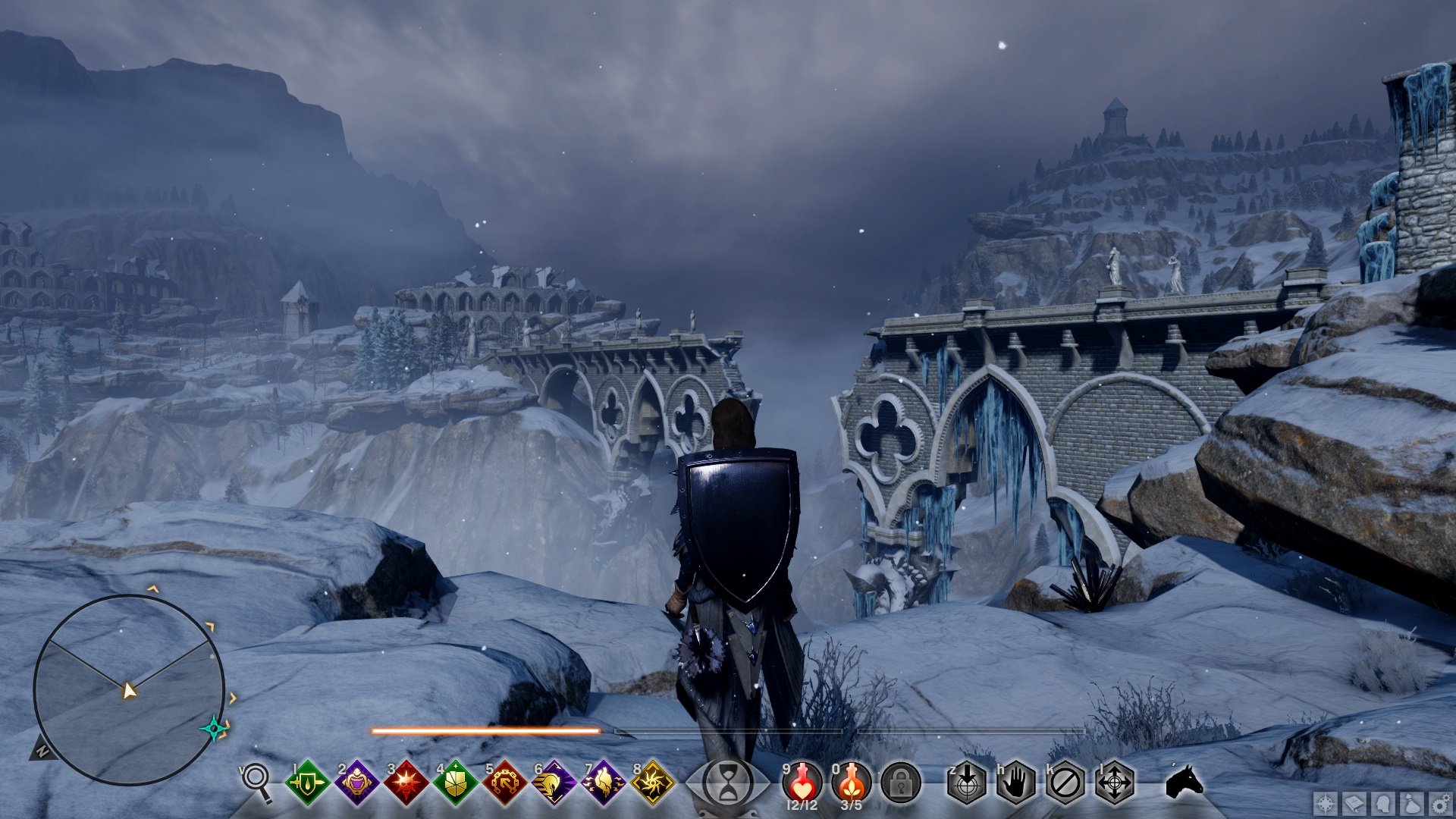The image size is (1456, 819).
Task: Order party to attack the target
Action: [x=967, y=783]
